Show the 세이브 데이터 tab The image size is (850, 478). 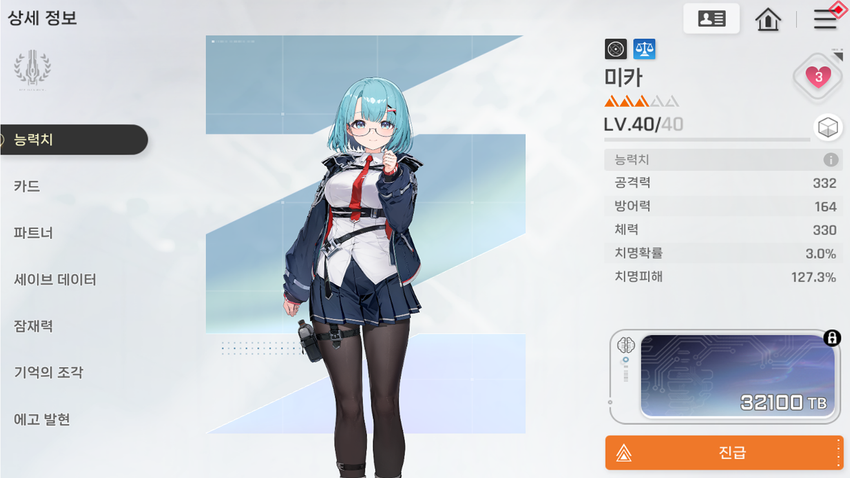coord(55,280)
